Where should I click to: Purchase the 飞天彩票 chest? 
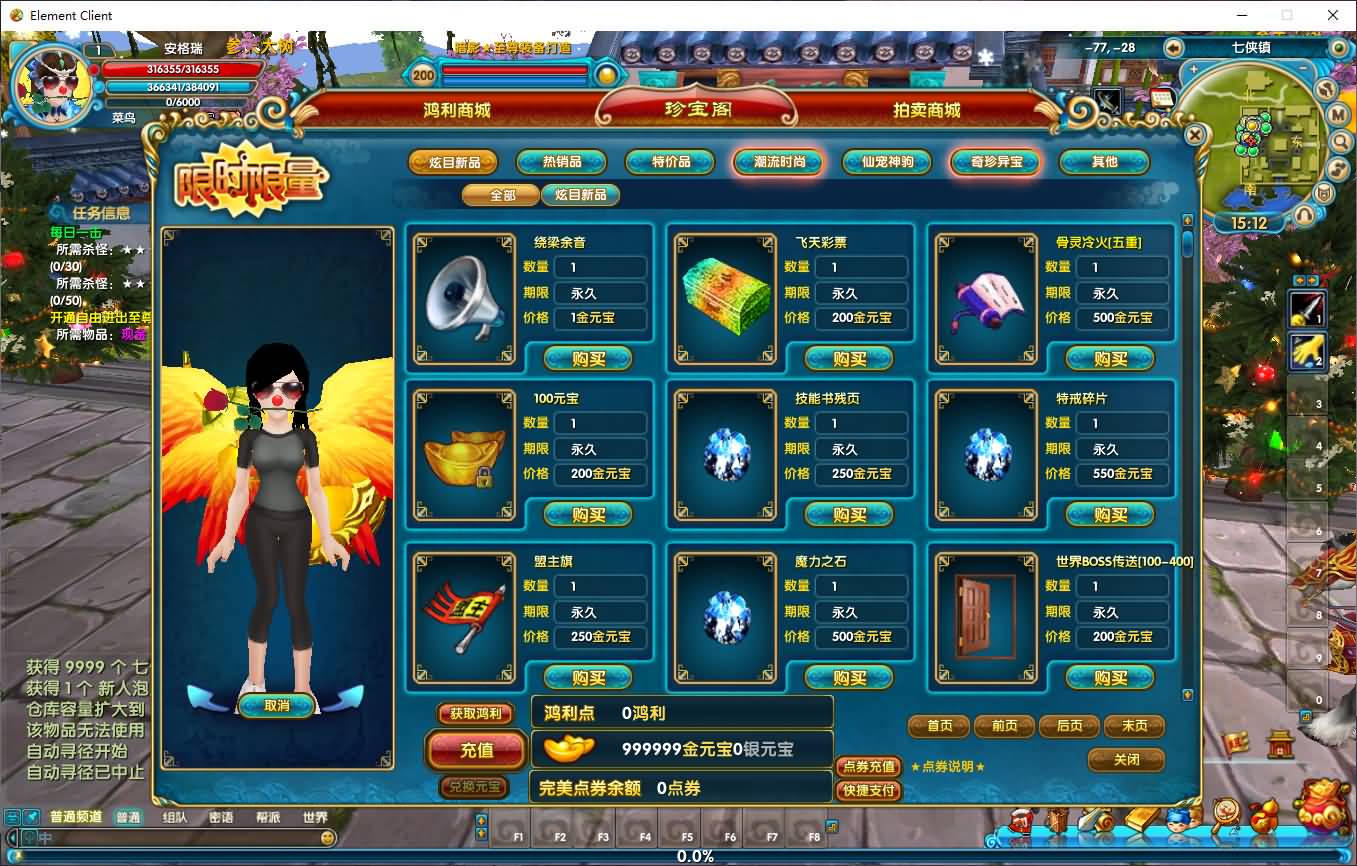click(849, 358)
